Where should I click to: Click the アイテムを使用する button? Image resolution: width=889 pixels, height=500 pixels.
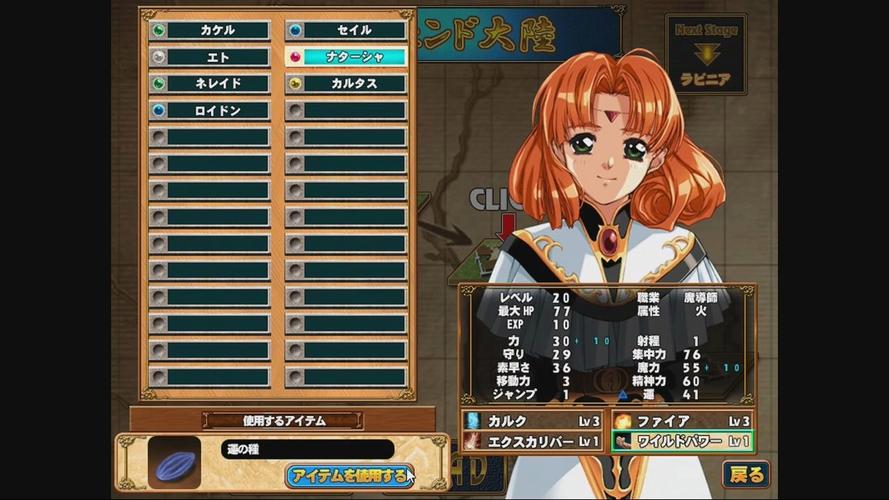347,475
